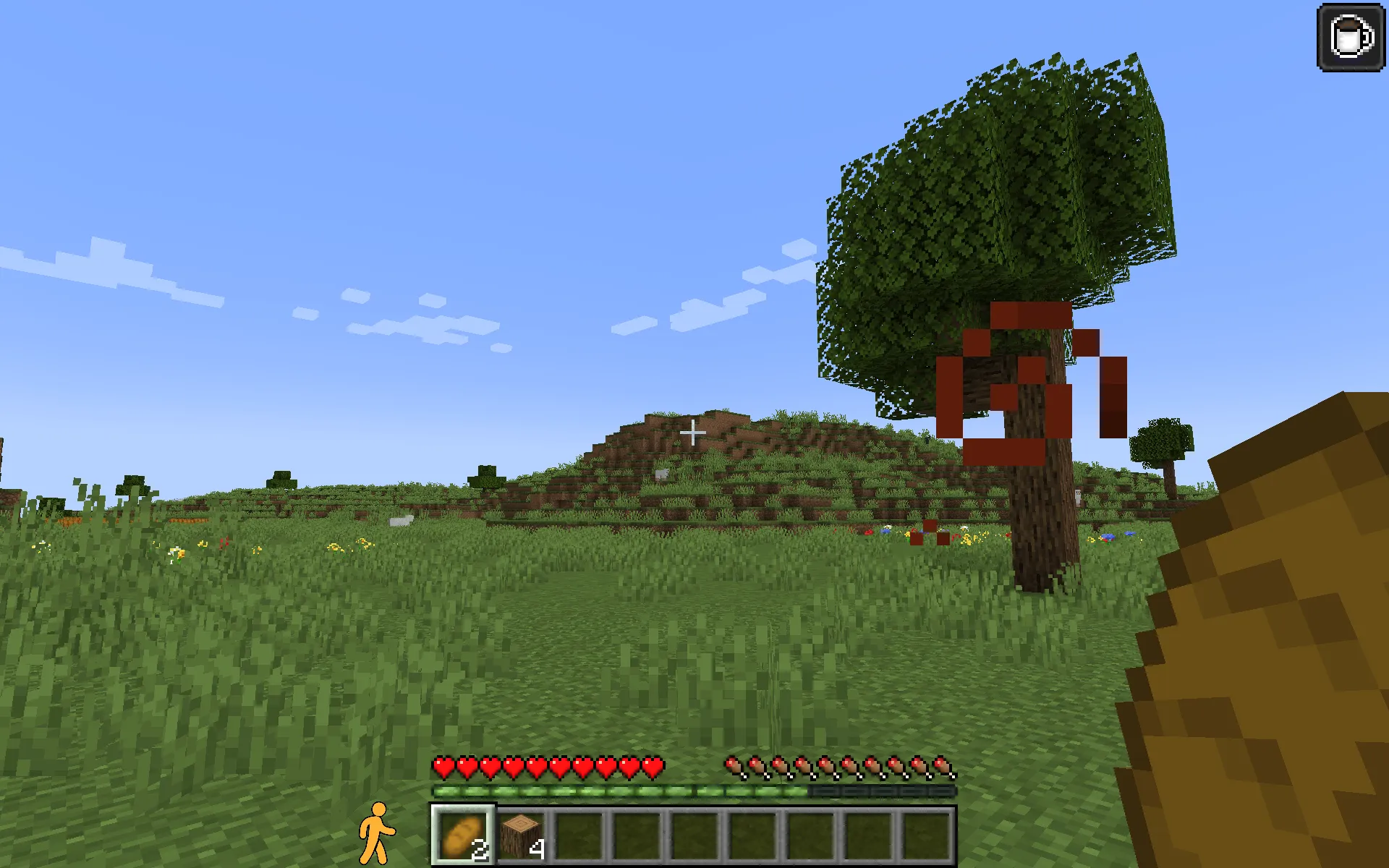
Task: Click the crosshair at screen center
Action: point(694,433)
